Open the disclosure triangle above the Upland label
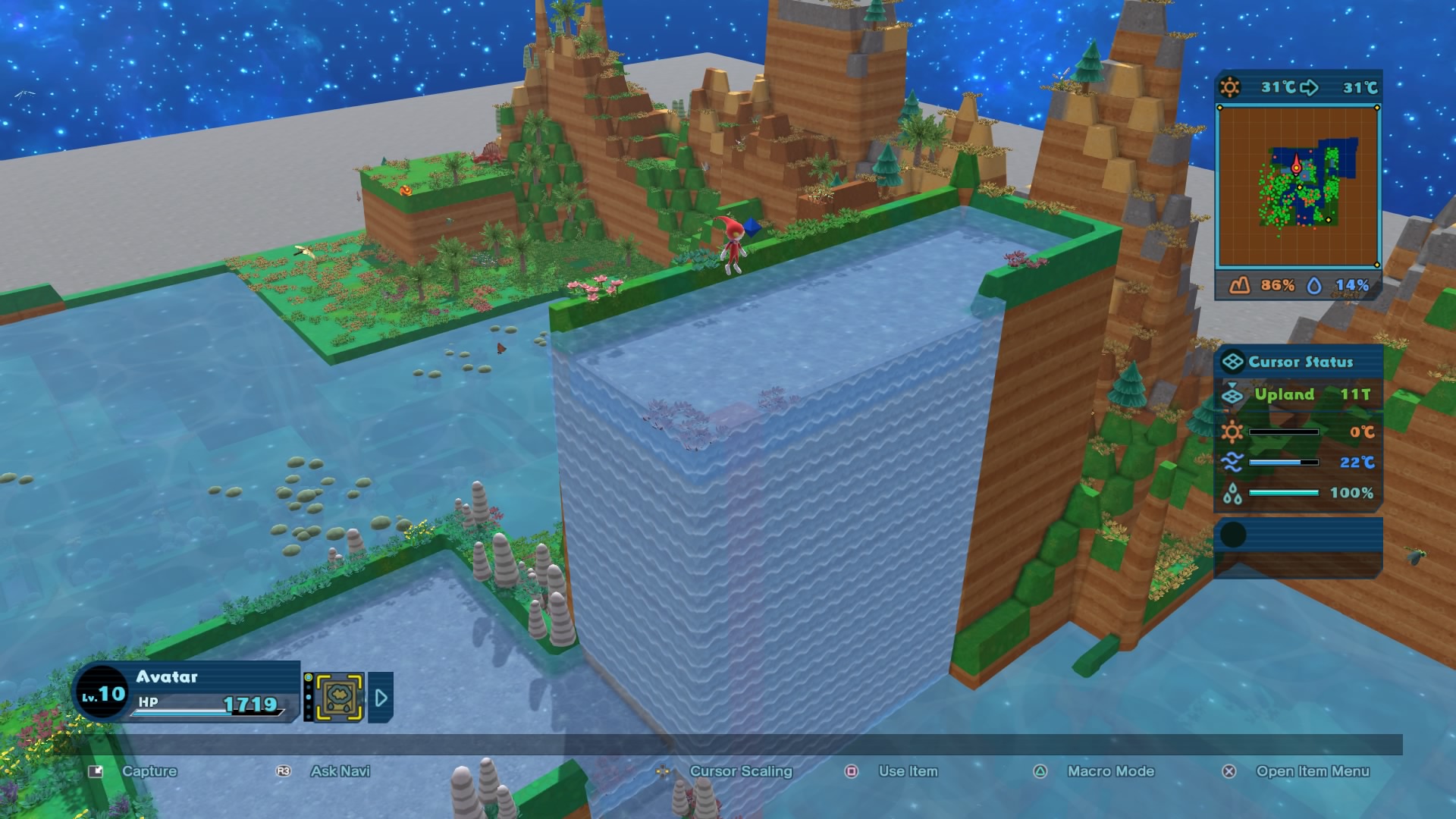Screen dimensions: 1456x819 click(x=1232, y=384)
